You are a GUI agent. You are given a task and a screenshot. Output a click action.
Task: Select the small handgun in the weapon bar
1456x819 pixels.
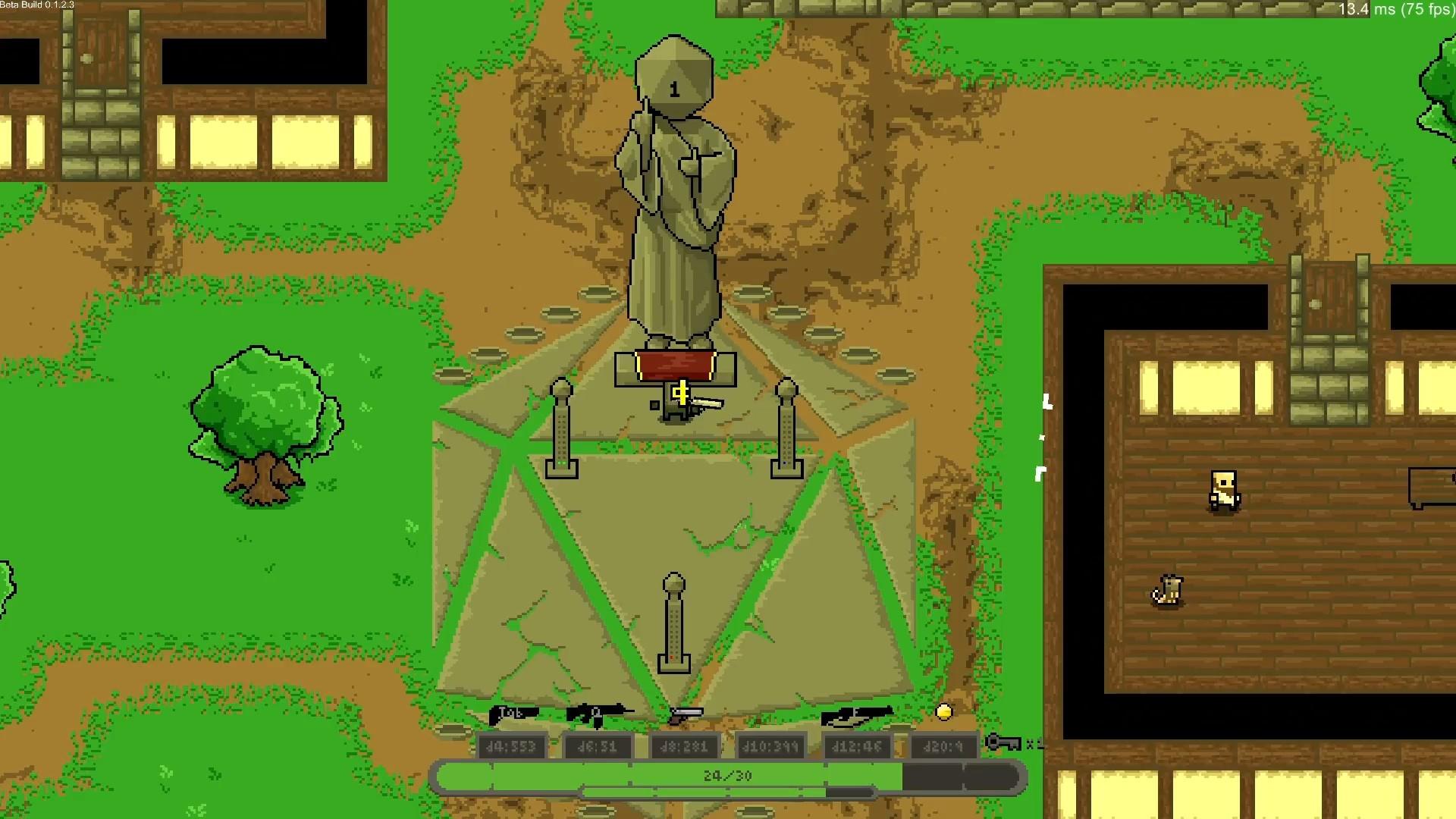tap(686, 715)
